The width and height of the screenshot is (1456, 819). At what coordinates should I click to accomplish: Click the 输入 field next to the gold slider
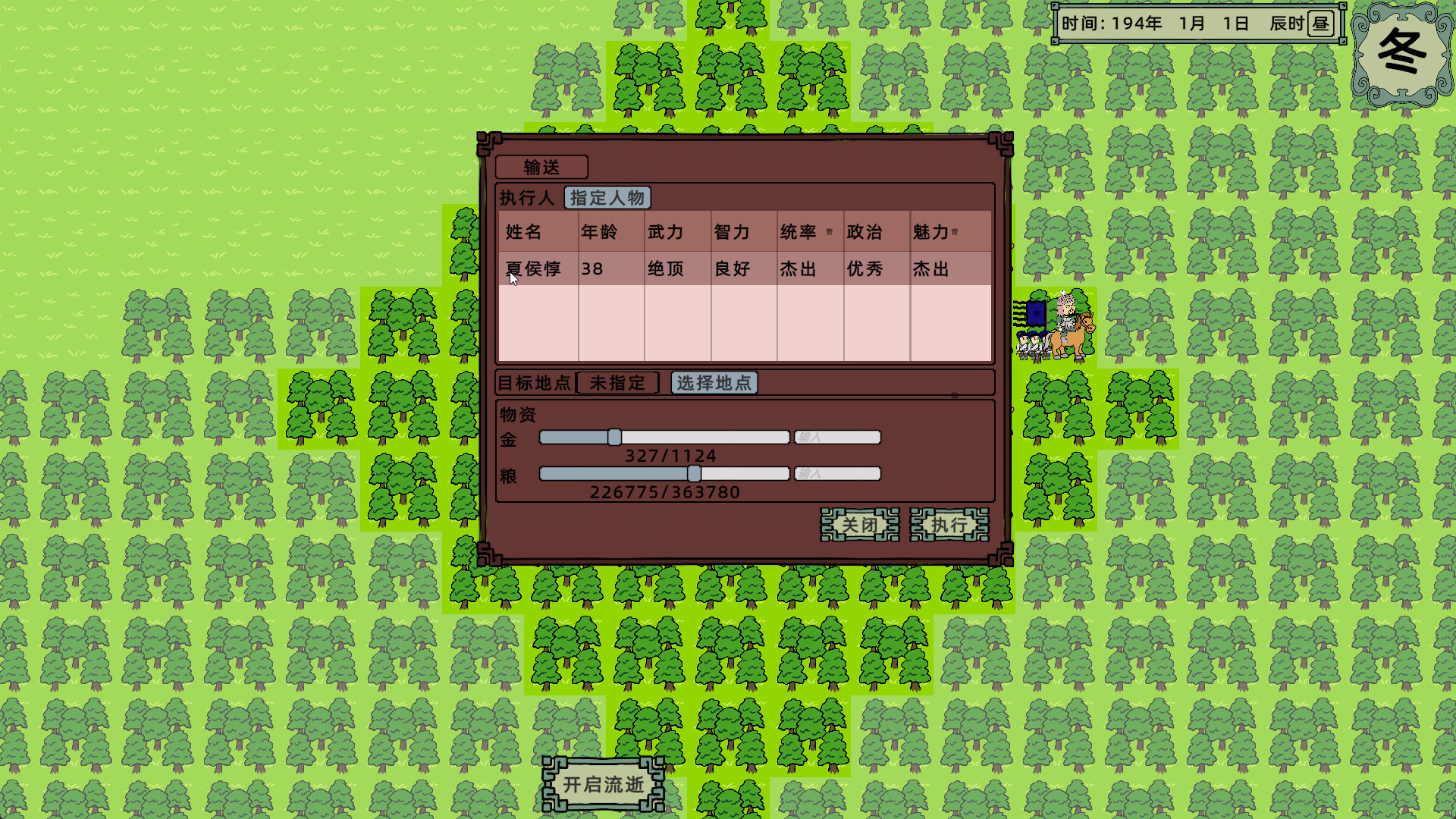coord(836,437)
